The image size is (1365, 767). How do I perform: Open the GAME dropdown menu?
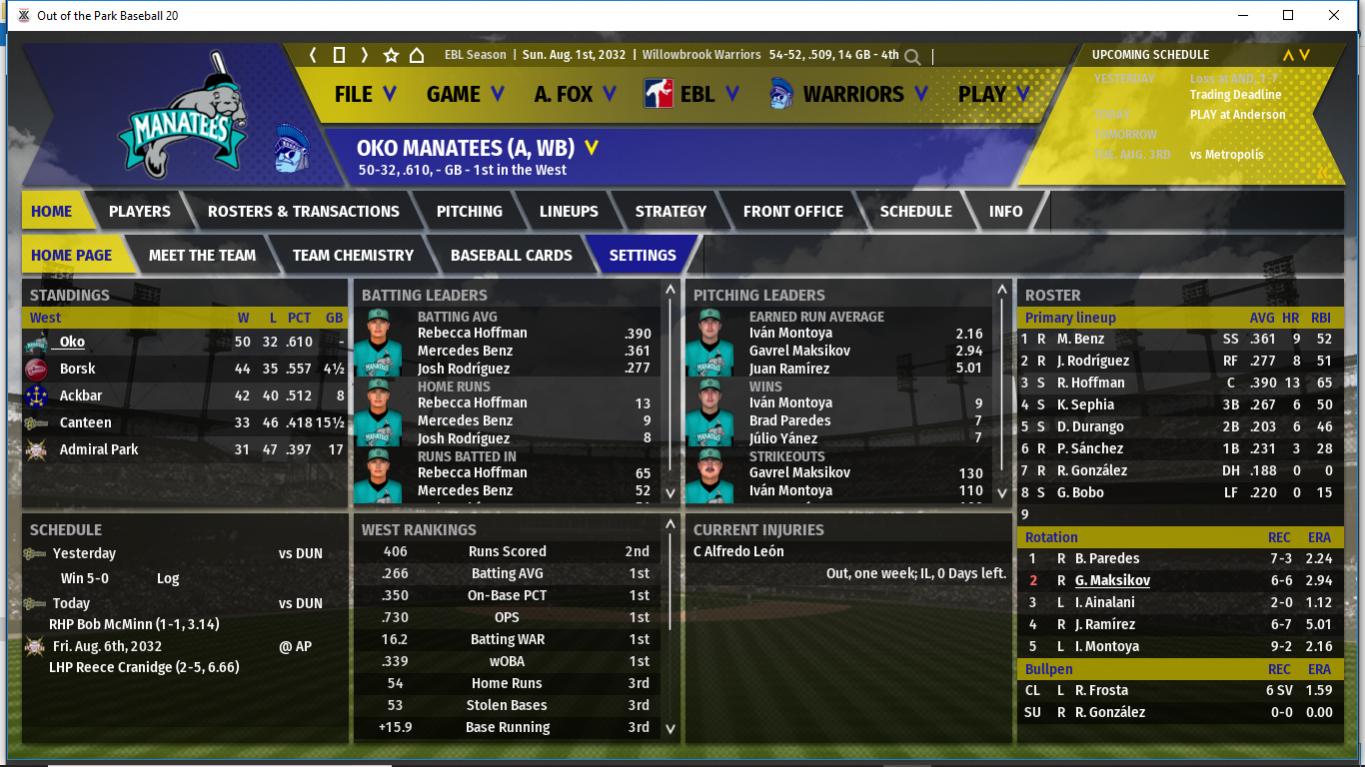(x=465, y=94)
